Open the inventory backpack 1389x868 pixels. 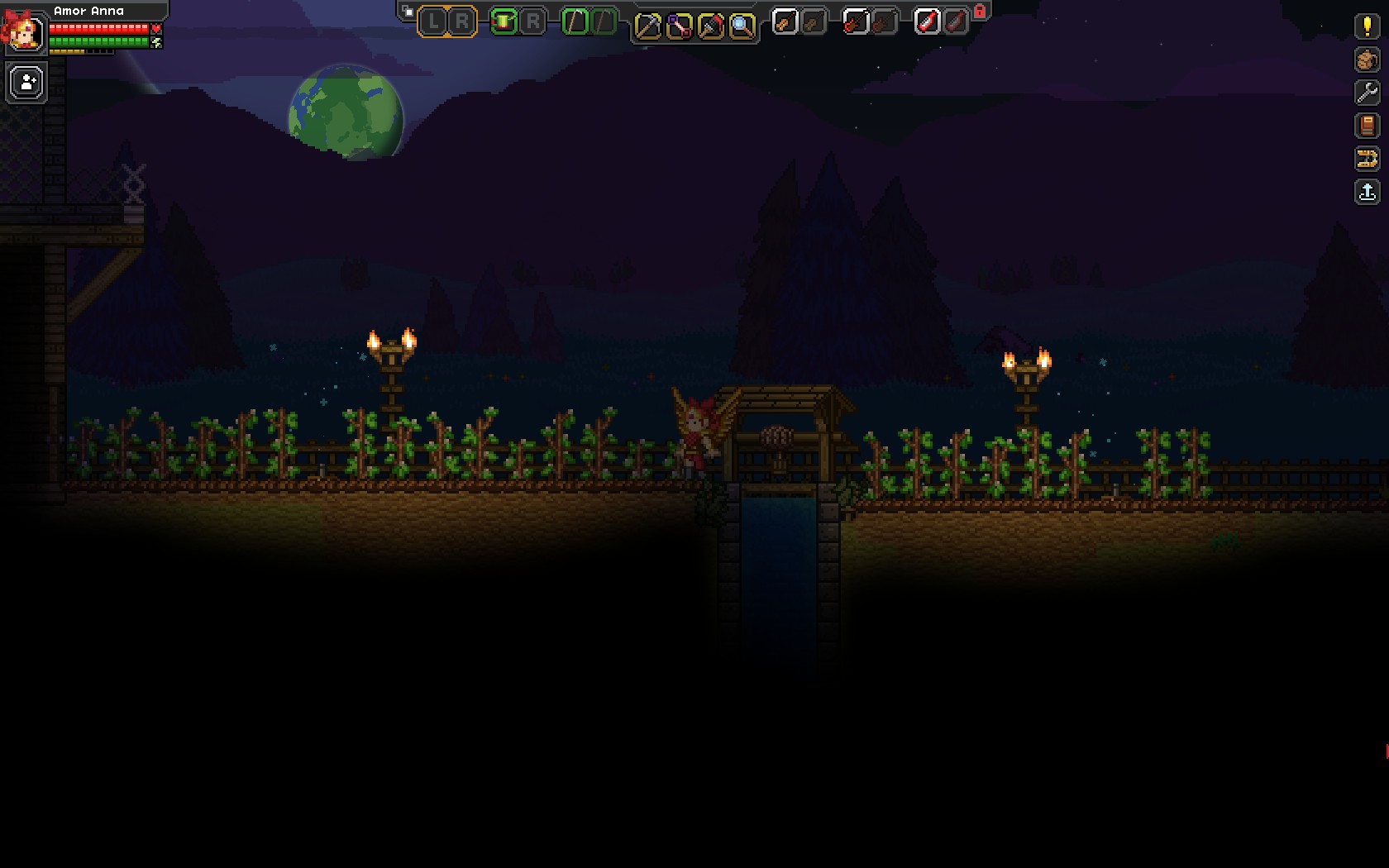click(x=1367, y=60)
